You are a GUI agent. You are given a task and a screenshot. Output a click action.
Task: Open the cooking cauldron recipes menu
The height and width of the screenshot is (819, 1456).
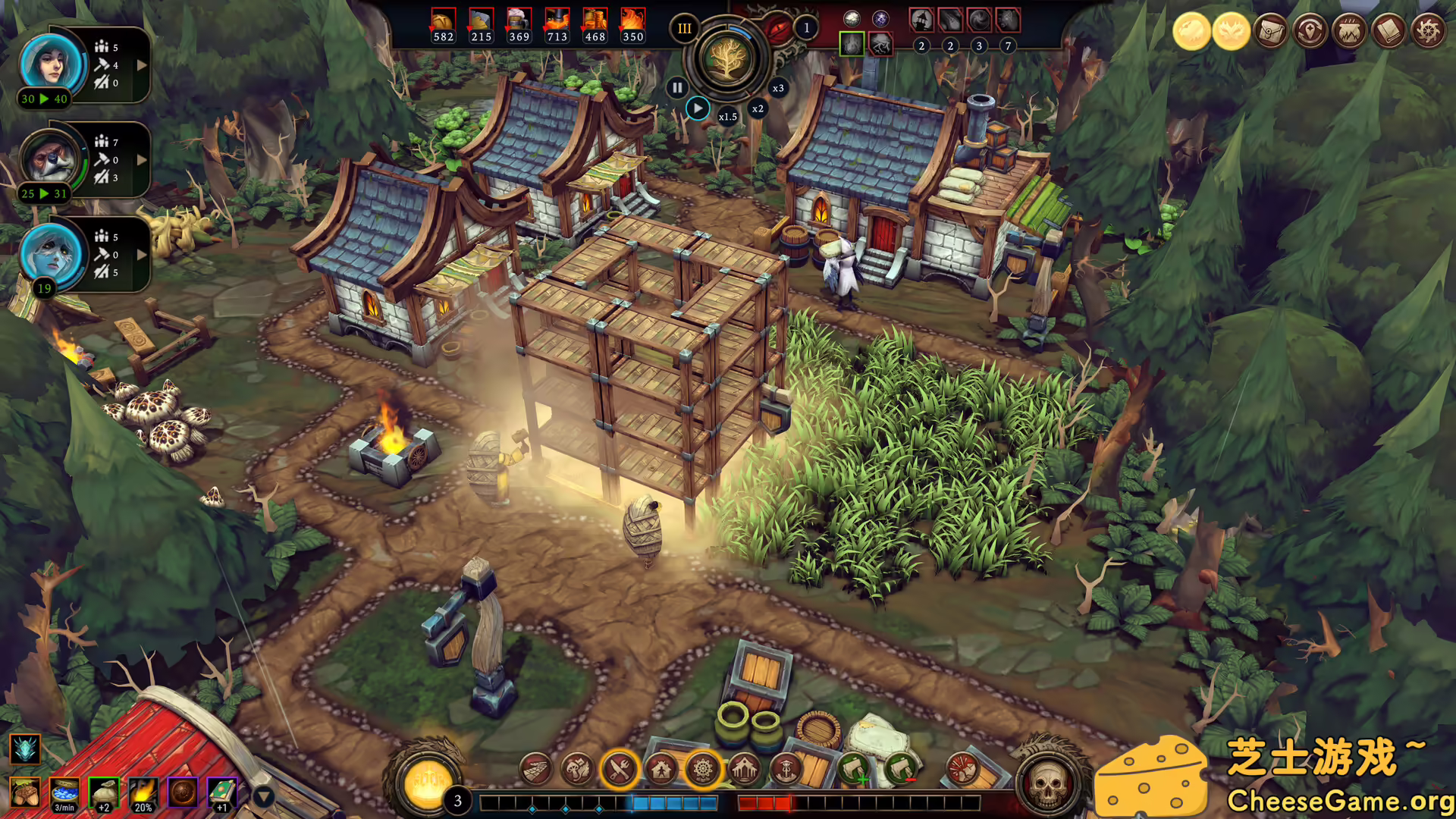coord(1350,32)
